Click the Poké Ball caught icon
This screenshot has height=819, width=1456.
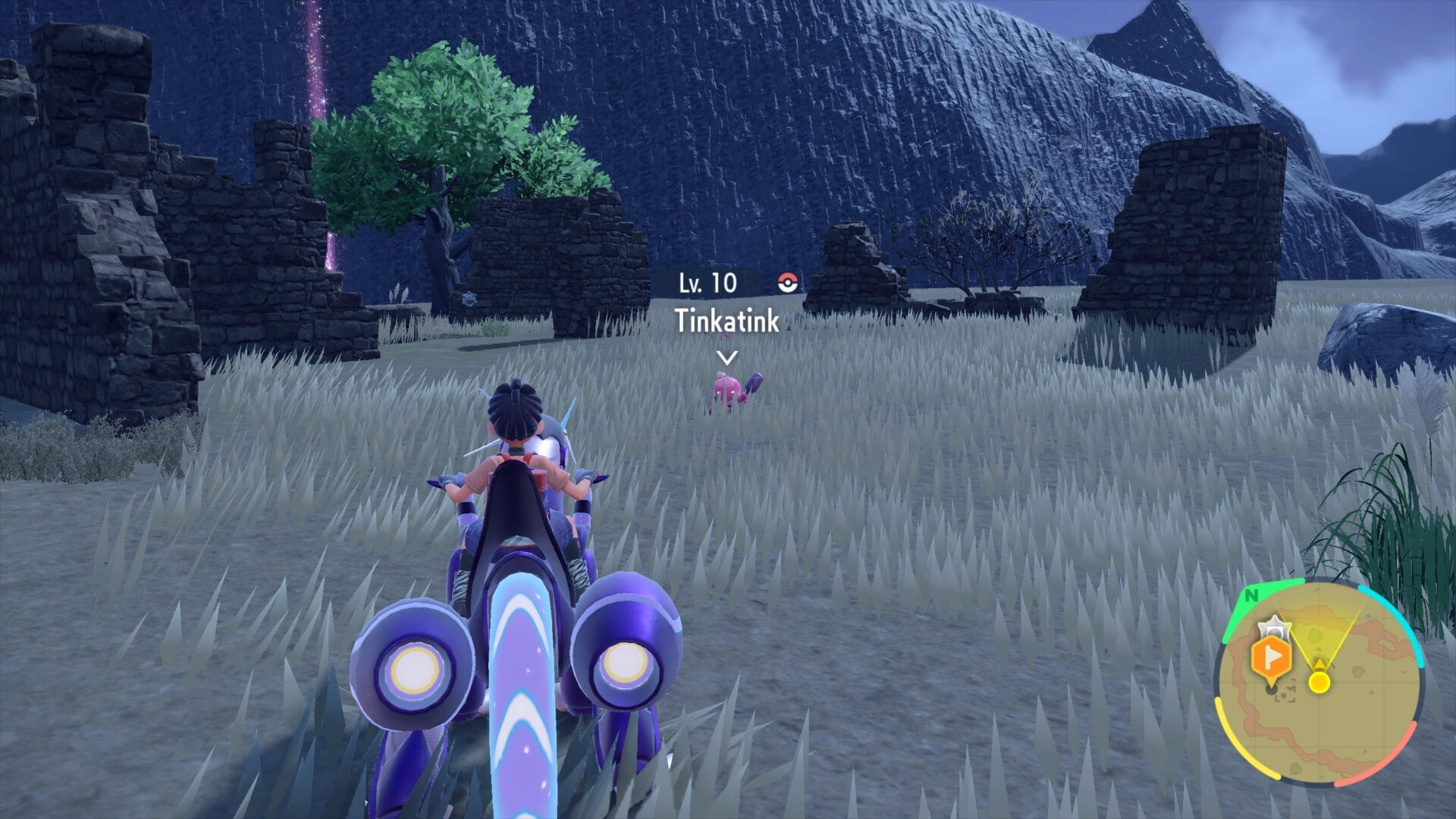pos(789,283)
